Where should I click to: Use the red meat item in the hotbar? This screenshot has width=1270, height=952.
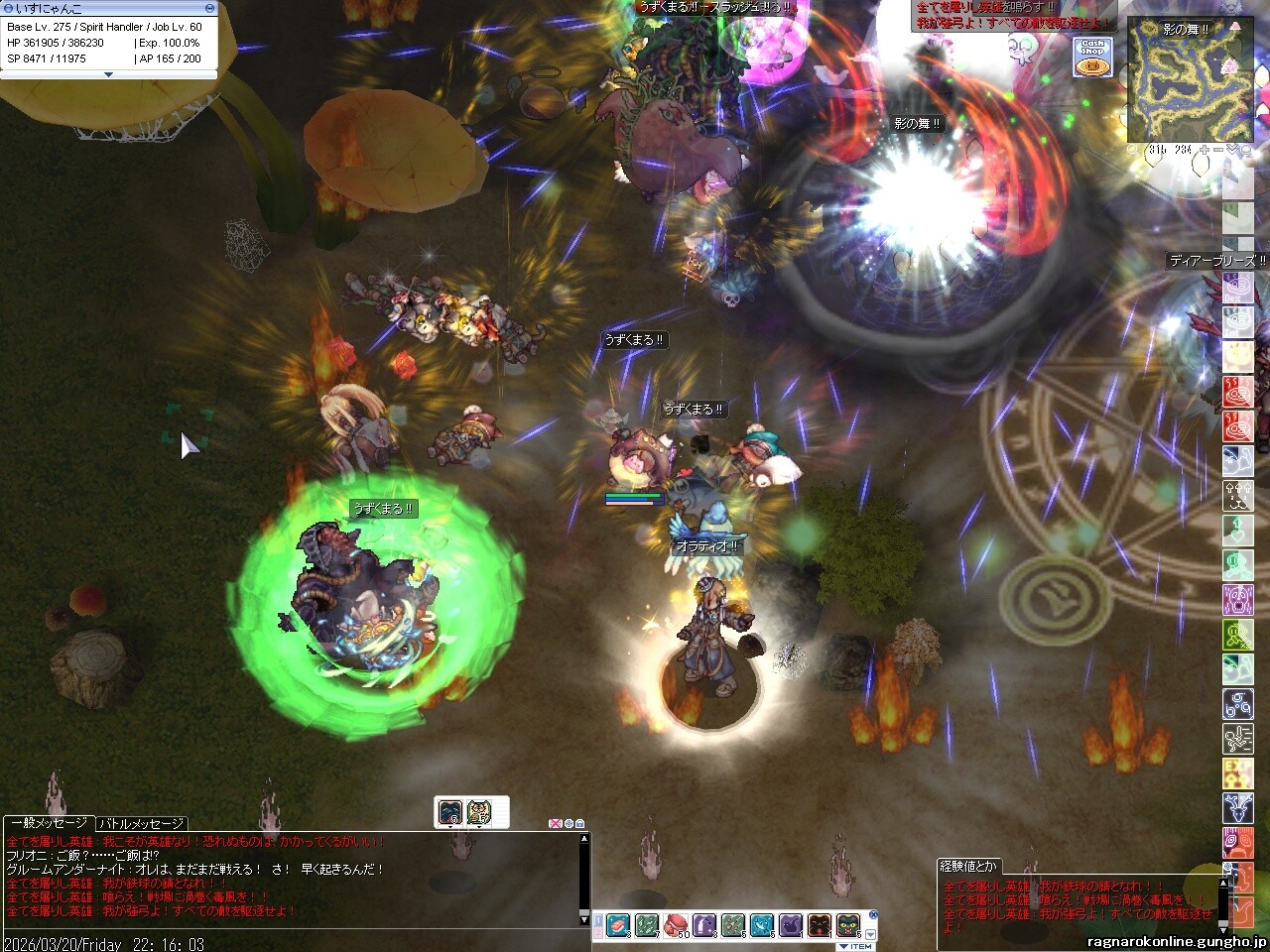point(618,926)
